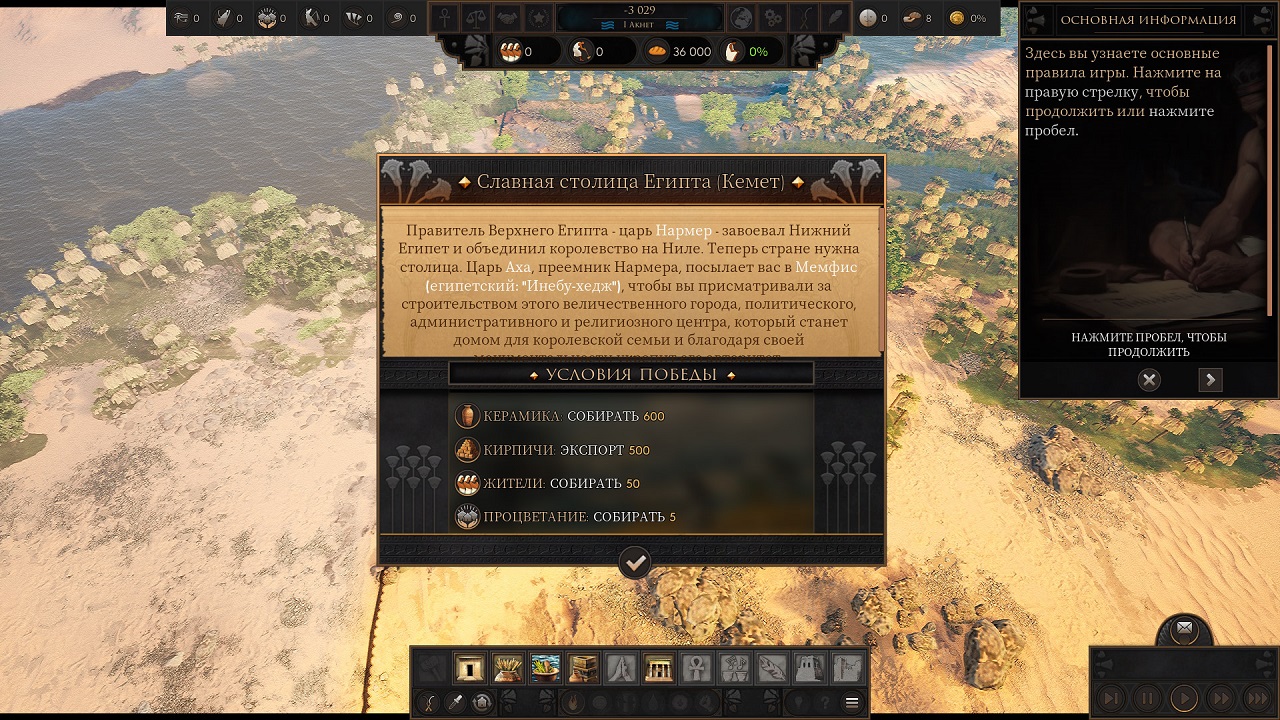Advance the tutorial with the right arrow
This screenshot has height=720, width=1280.
1210,380
